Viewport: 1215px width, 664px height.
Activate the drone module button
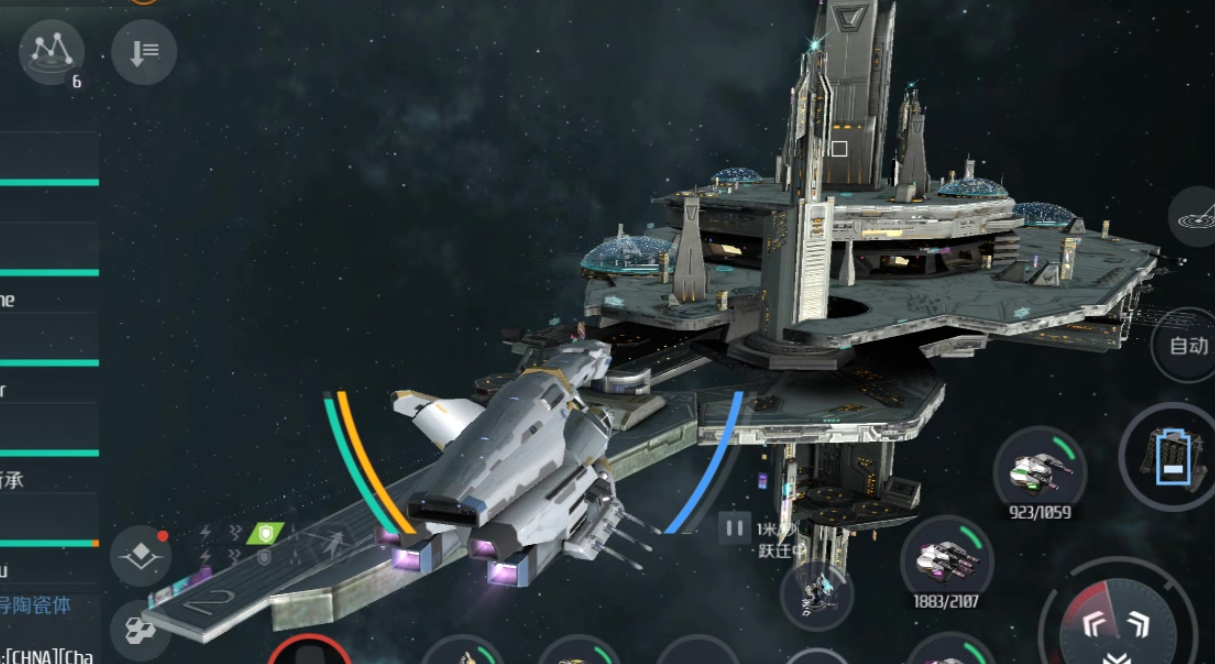[x=816, y=595]
